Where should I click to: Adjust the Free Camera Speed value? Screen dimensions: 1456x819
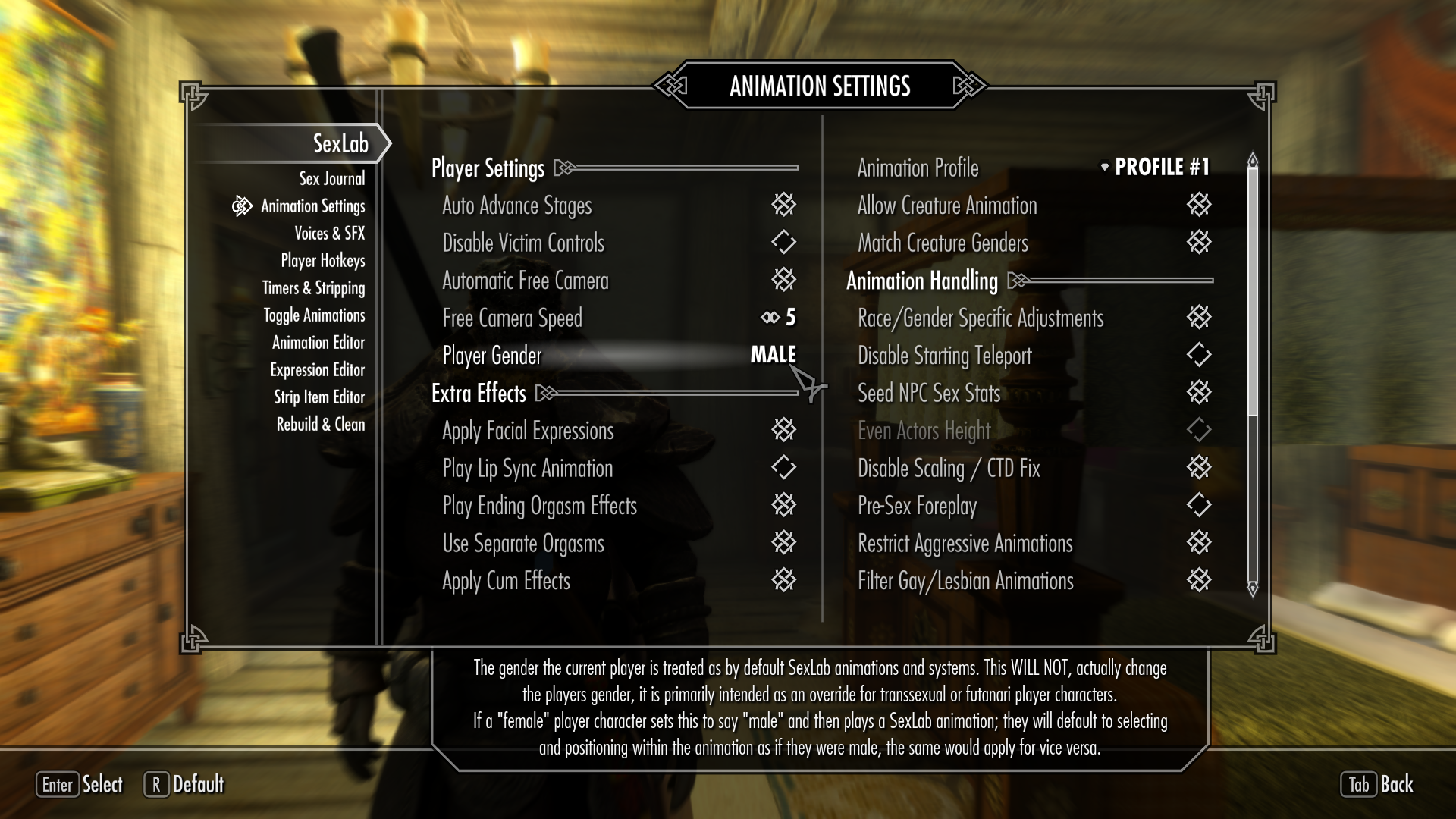click(789, 318)
